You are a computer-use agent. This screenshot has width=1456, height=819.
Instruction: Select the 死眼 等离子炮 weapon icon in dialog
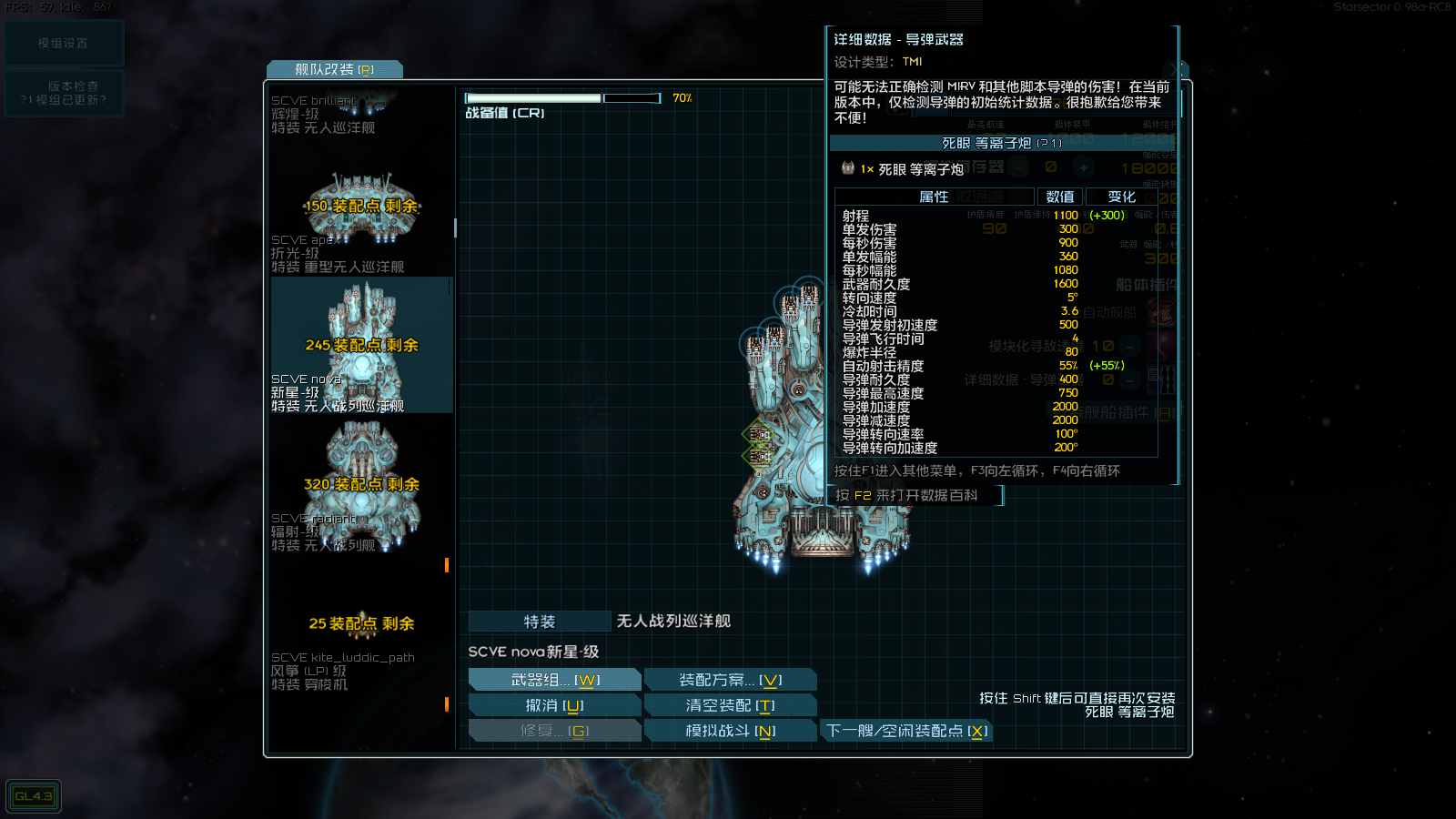848,169
